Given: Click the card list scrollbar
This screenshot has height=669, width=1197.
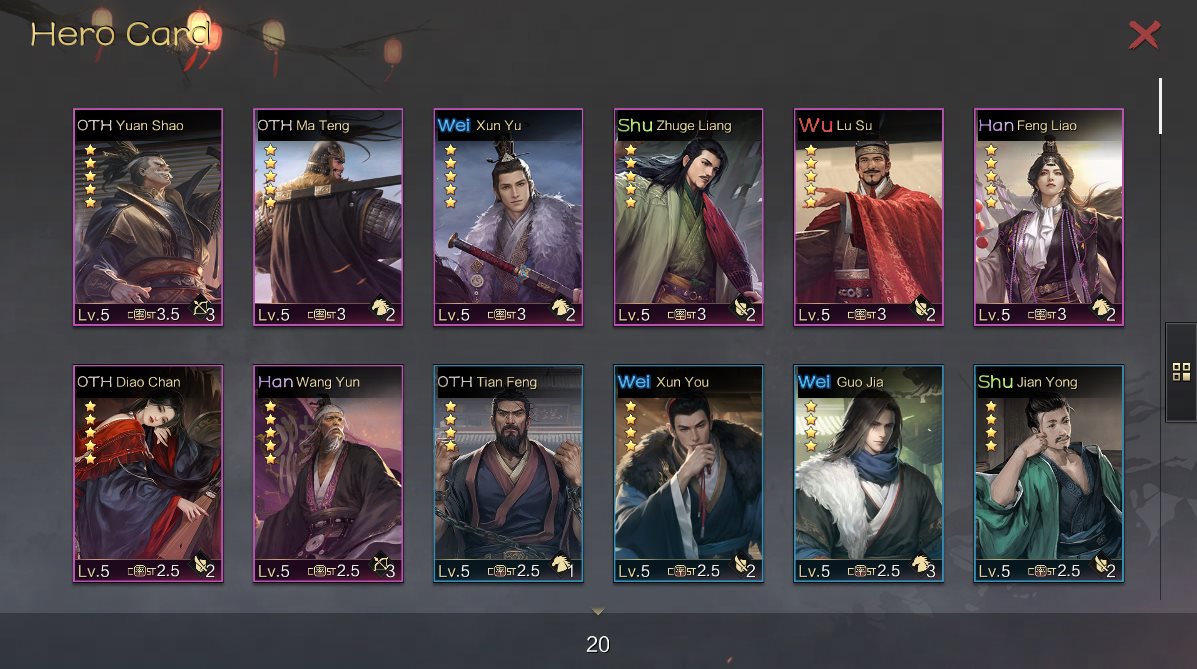Looking at the screenshot, I should 1160,105.
